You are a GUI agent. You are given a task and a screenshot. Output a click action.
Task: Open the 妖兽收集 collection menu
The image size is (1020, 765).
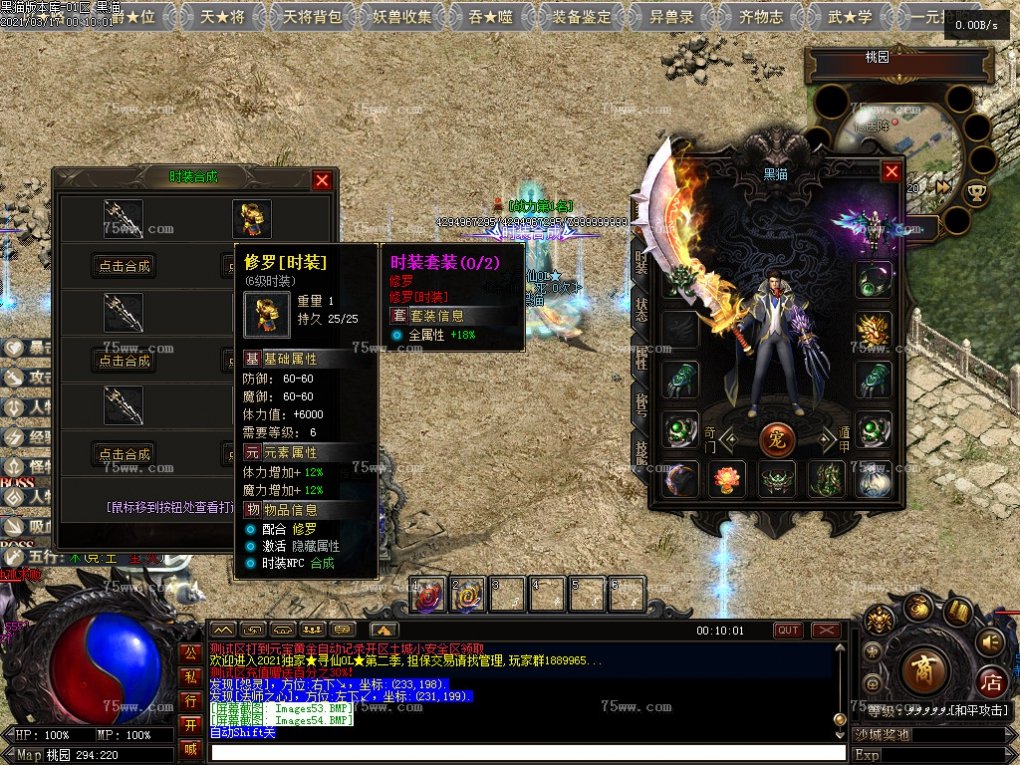pos(403,17)
